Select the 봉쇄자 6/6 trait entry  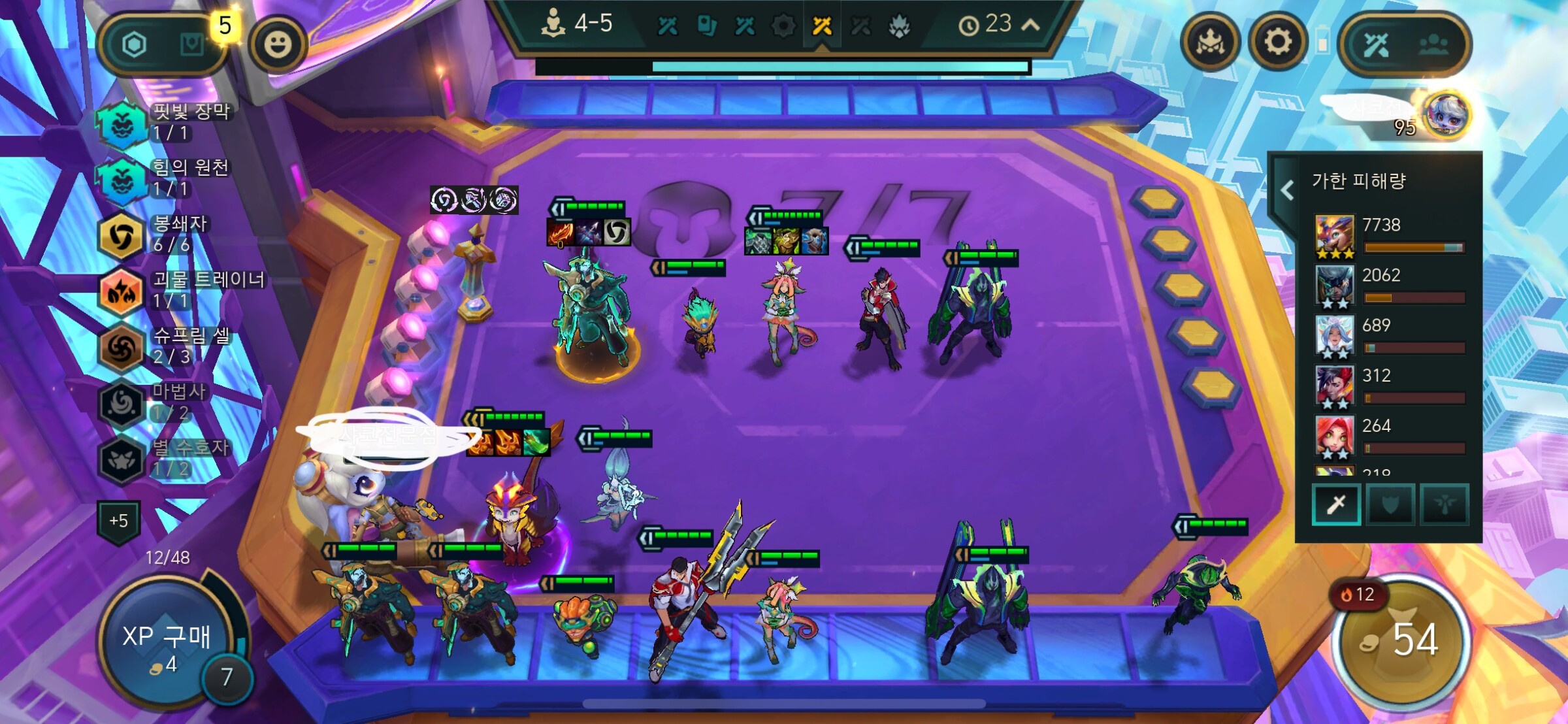(x=122, y=235)
